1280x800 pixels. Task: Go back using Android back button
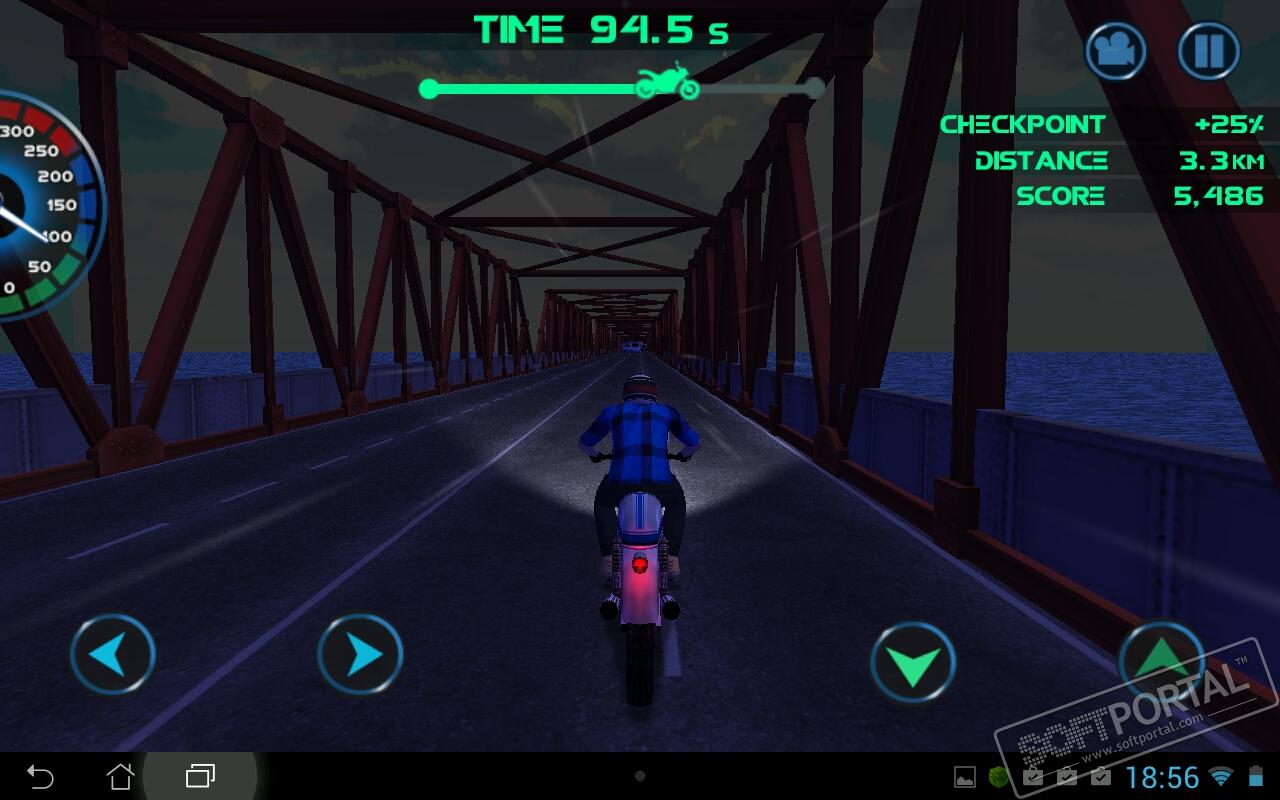(40, 776)
